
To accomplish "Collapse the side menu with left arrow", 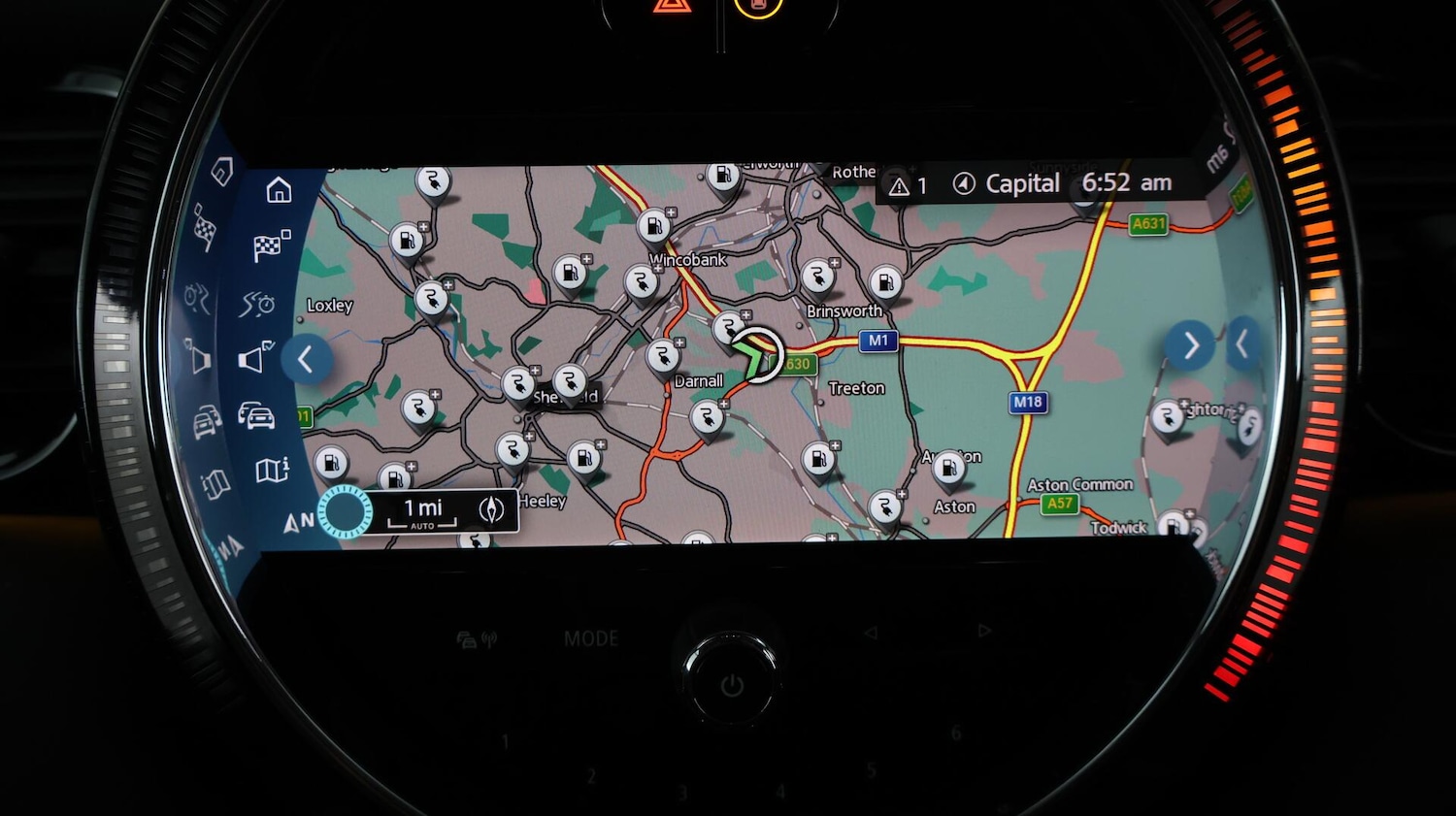I will point(306,360).
